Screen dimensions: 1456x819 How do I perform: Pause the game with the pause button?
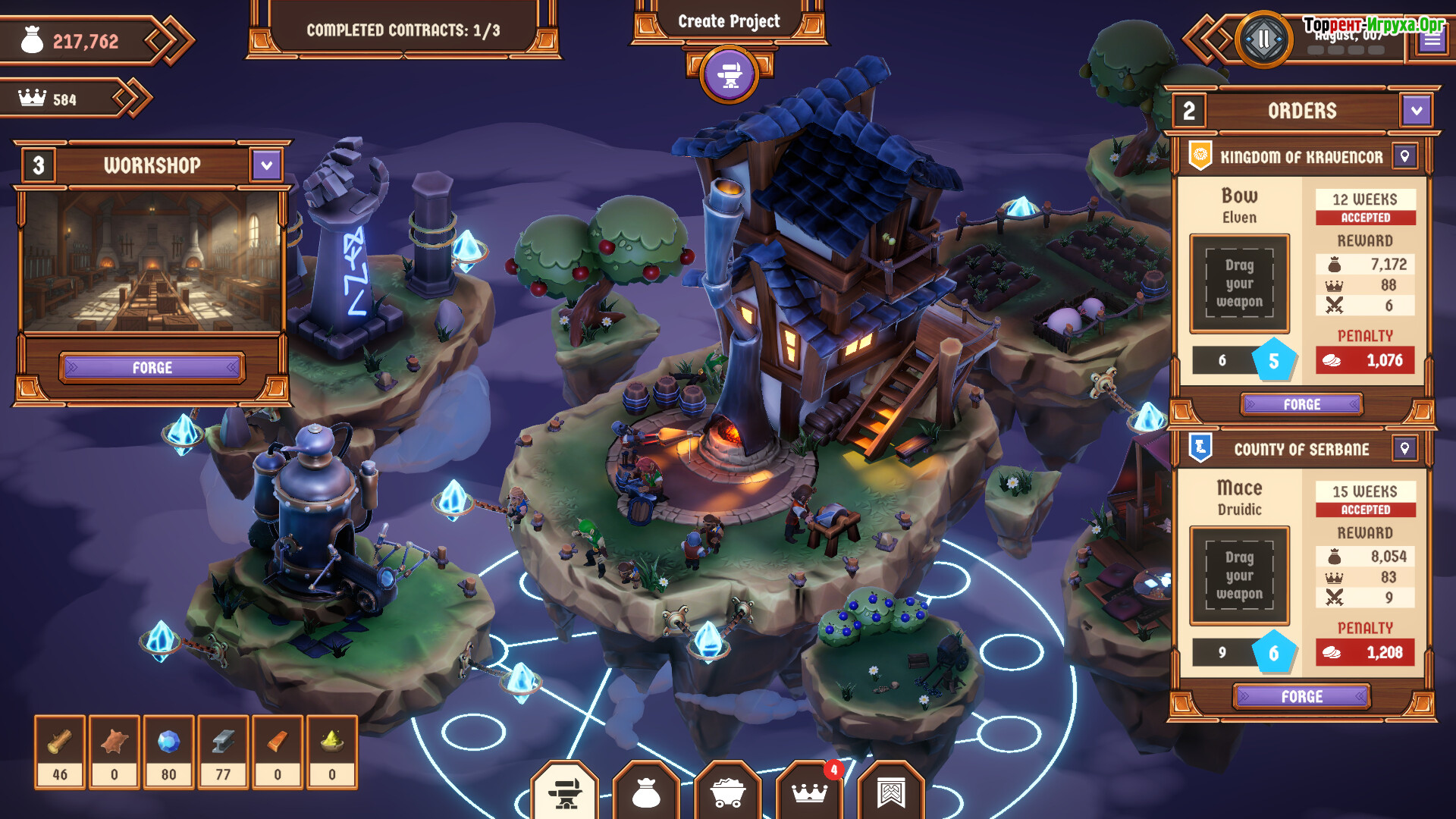(1263, 39)
